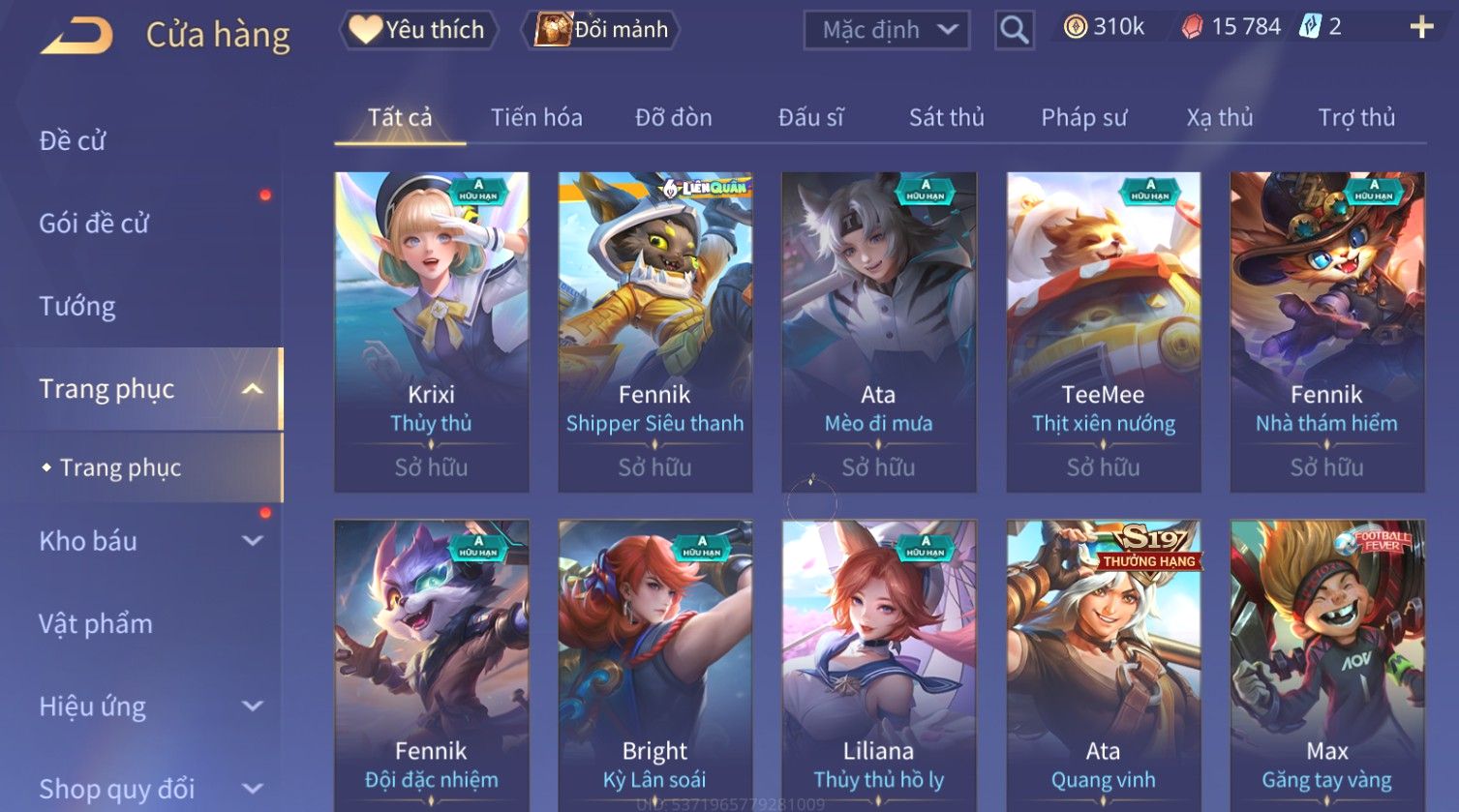Open the Yêu thích favorites list

pyautogui.click(x=418, y=30)
